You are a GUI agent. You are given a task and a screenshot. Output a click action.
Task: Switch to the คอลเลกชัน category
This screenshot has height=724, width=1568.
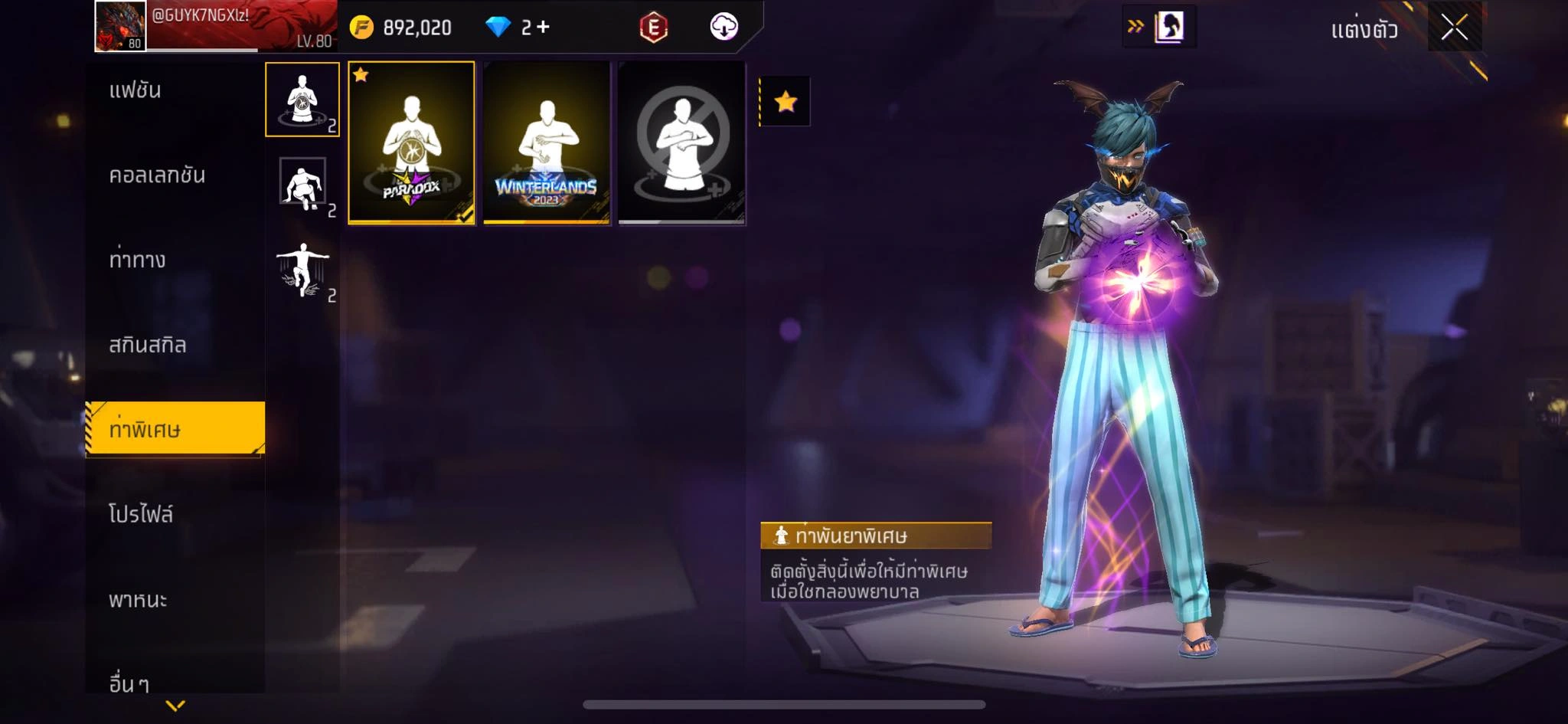[157, 175]
